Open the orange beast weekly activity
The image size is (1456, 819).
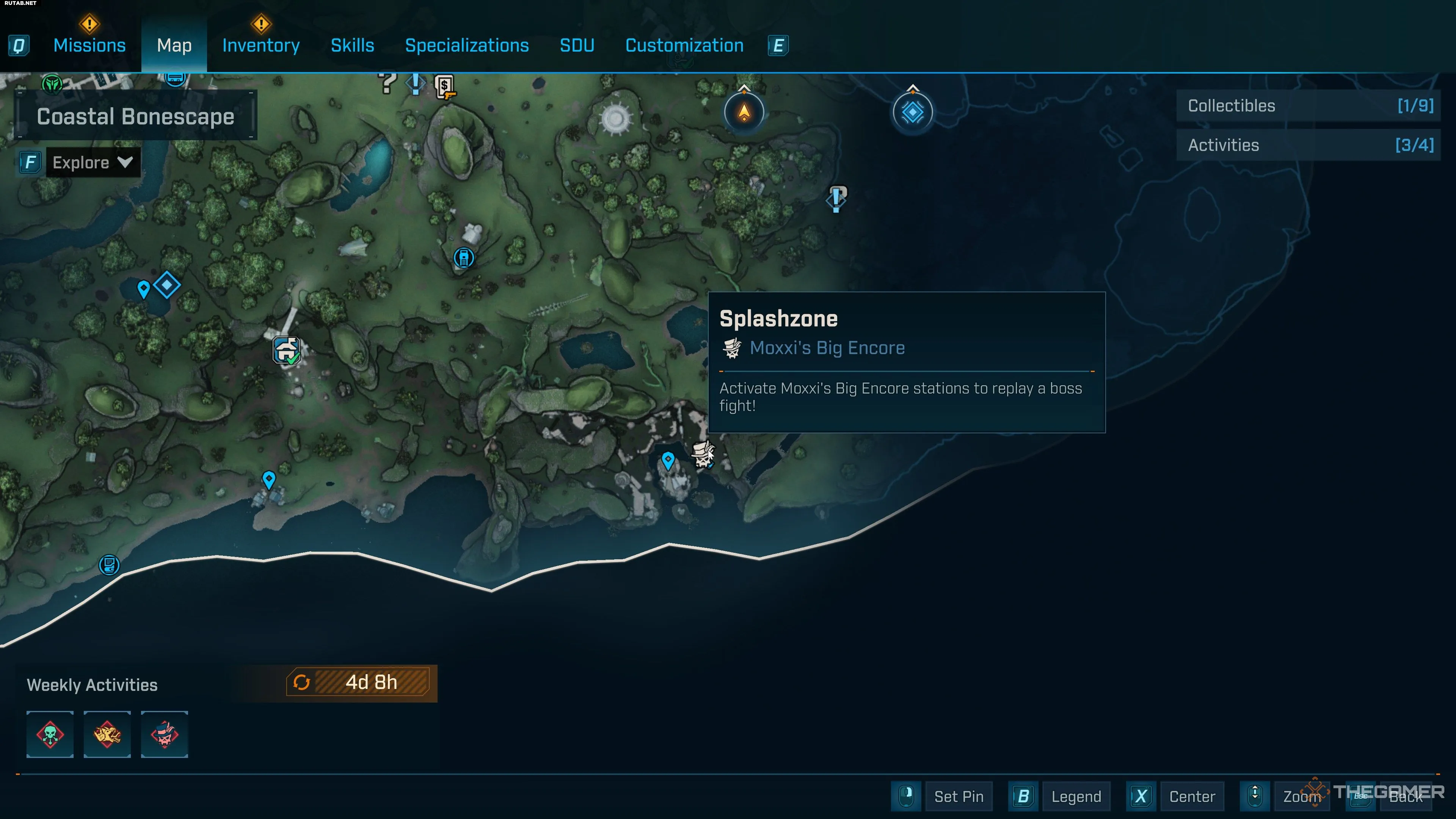click(x=107, y=734)
